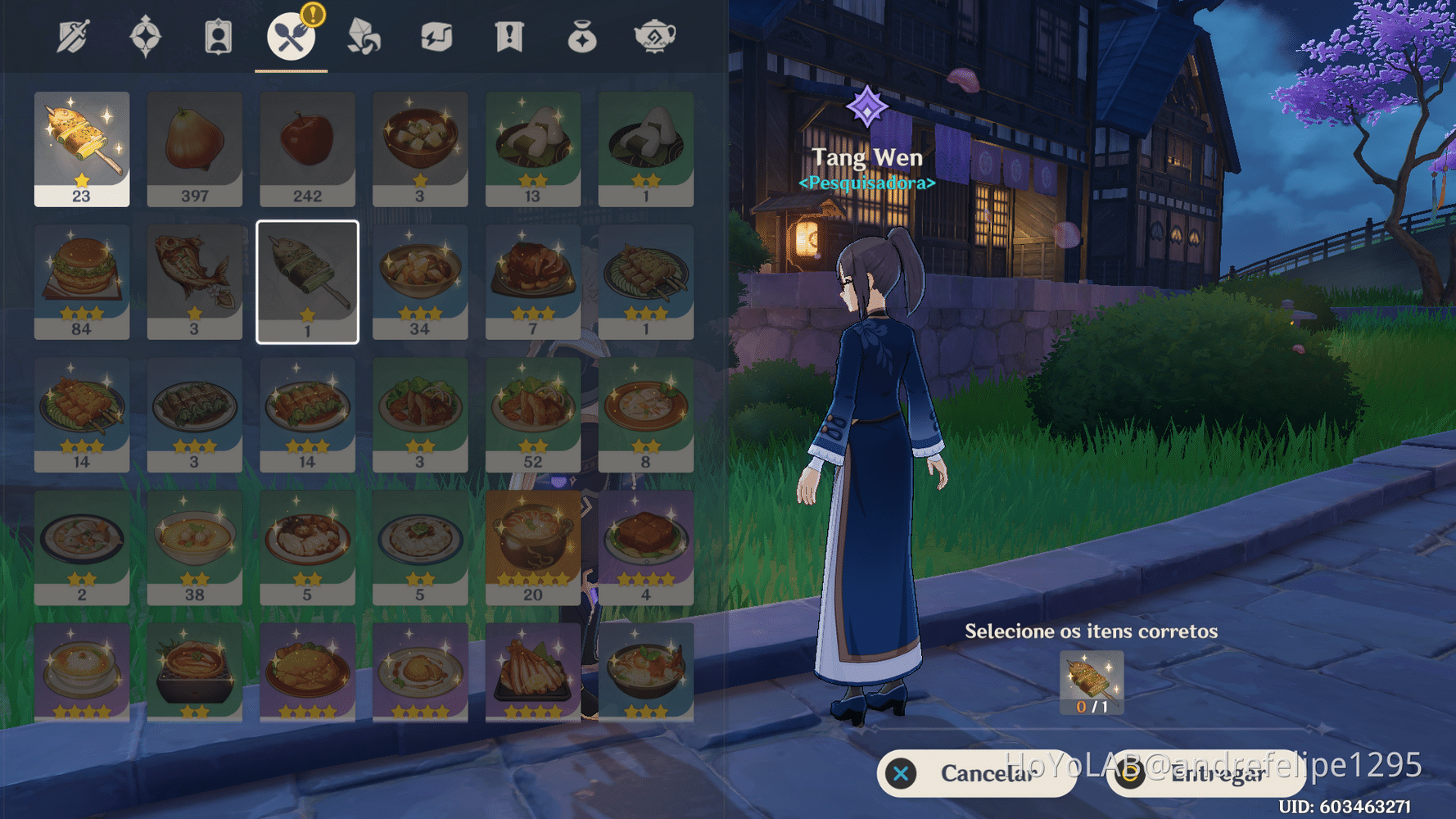1456x819 pixels.
Task: Select the hamburger item with quantity 84
Action: click(x=81, y=283)
